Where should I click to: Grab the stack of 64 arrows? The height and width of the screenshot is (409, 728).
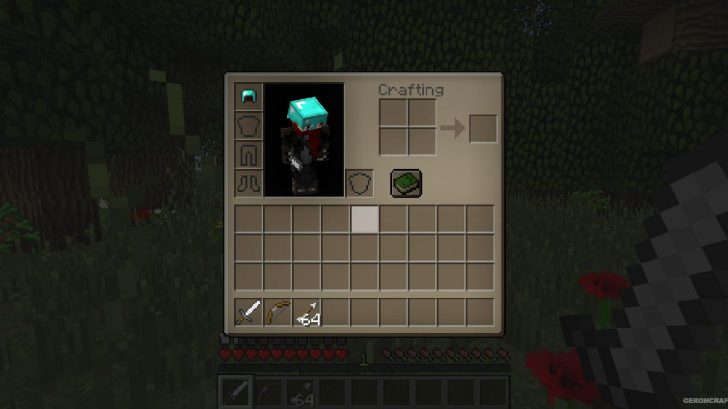click(x=306, y=312)
